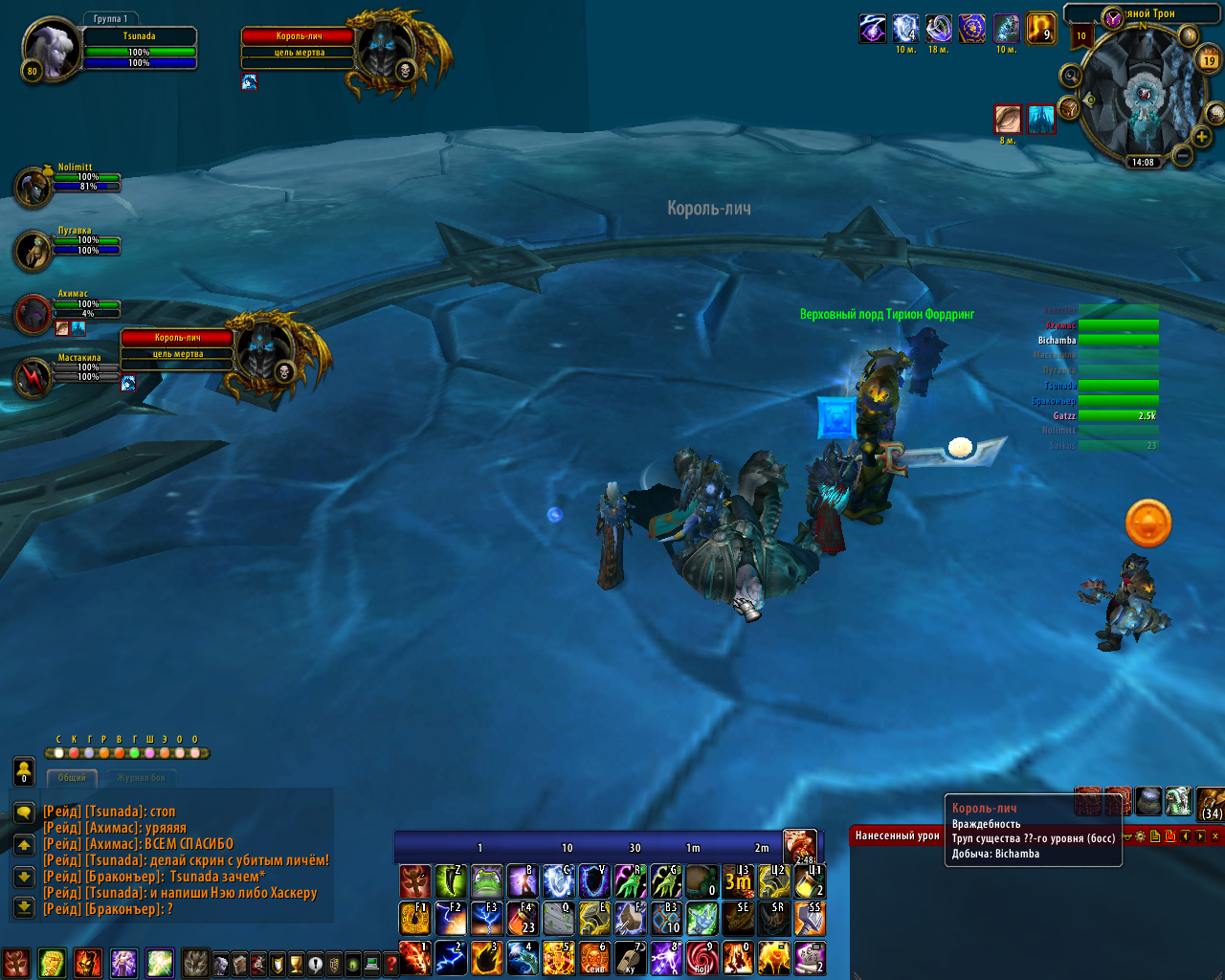Use the whistle item on key 7
The width and height of the screenshot is (1225, 980).
[630, 957]
